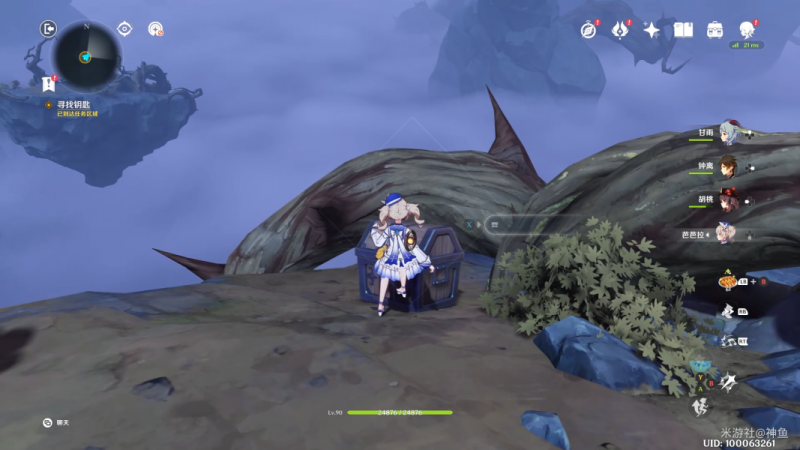Open the wish star icon near the minimap
Screen dimensions: 800x450
coord(155,29)
